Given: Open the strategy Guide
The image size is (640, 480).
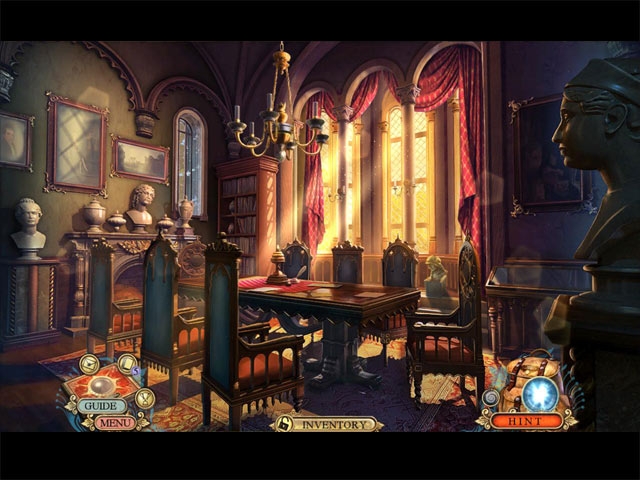Looking at the screenshot, I should 103,406.
